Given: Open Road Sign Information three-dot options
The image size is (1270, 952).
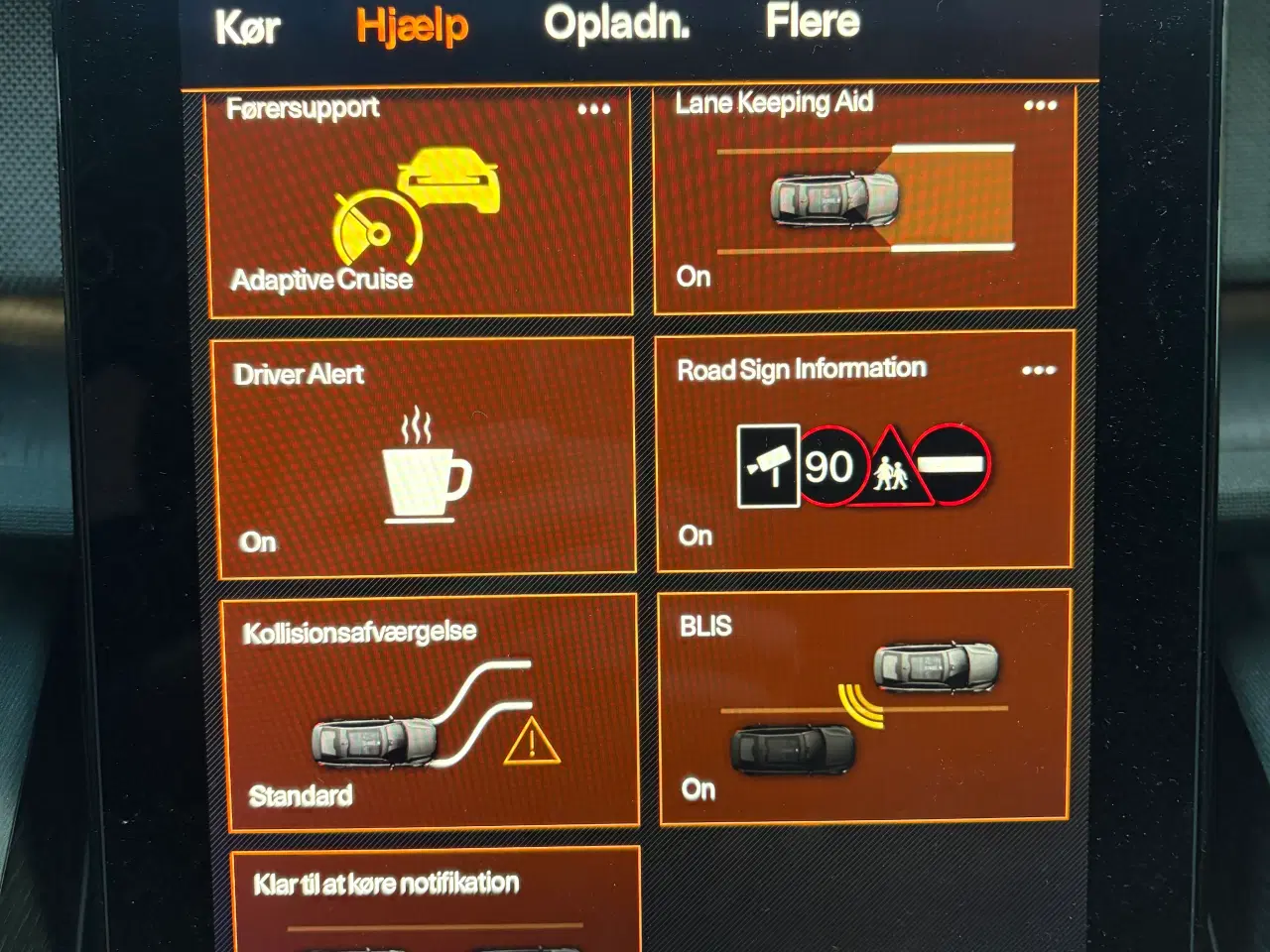Looking at the screenshot, I should 1038,371.
